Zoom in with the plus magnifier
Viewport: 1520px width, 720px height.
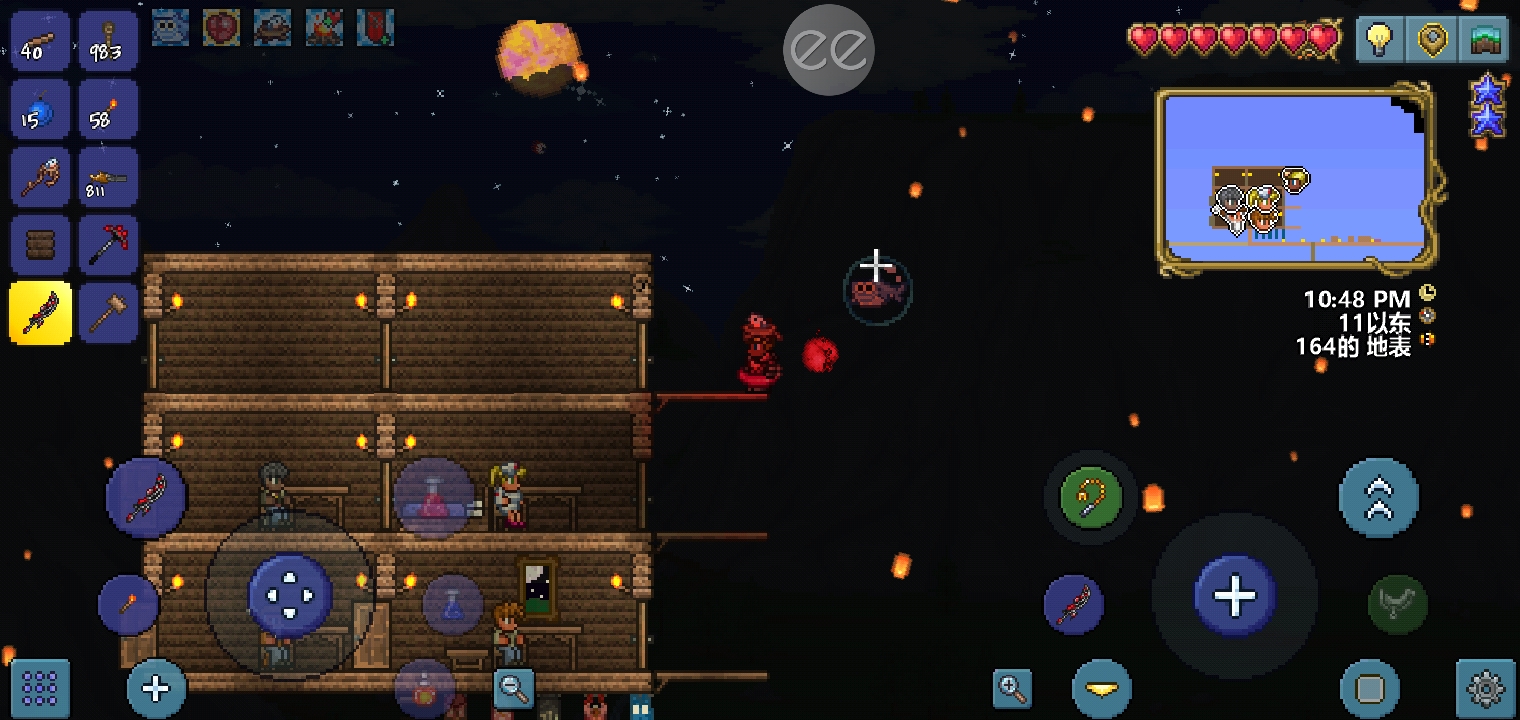click(1012, 688)
